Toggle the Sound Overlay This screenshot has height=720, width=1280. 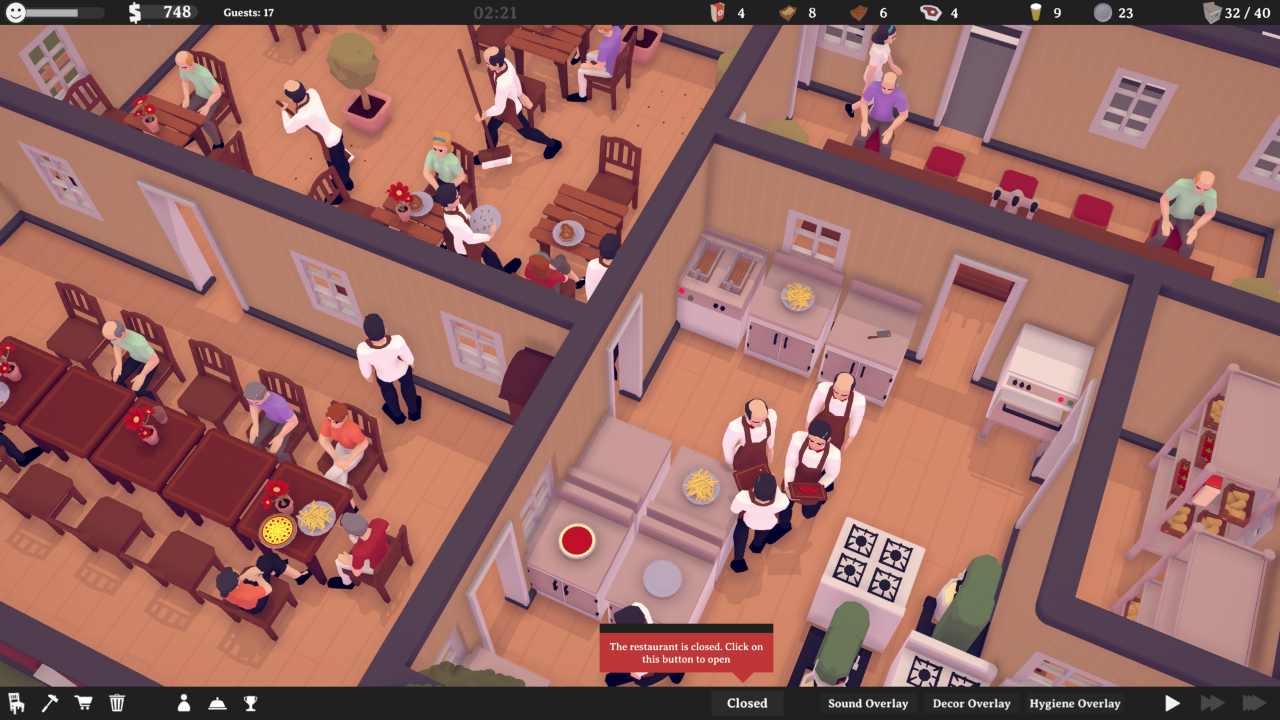tap(870, 703)
